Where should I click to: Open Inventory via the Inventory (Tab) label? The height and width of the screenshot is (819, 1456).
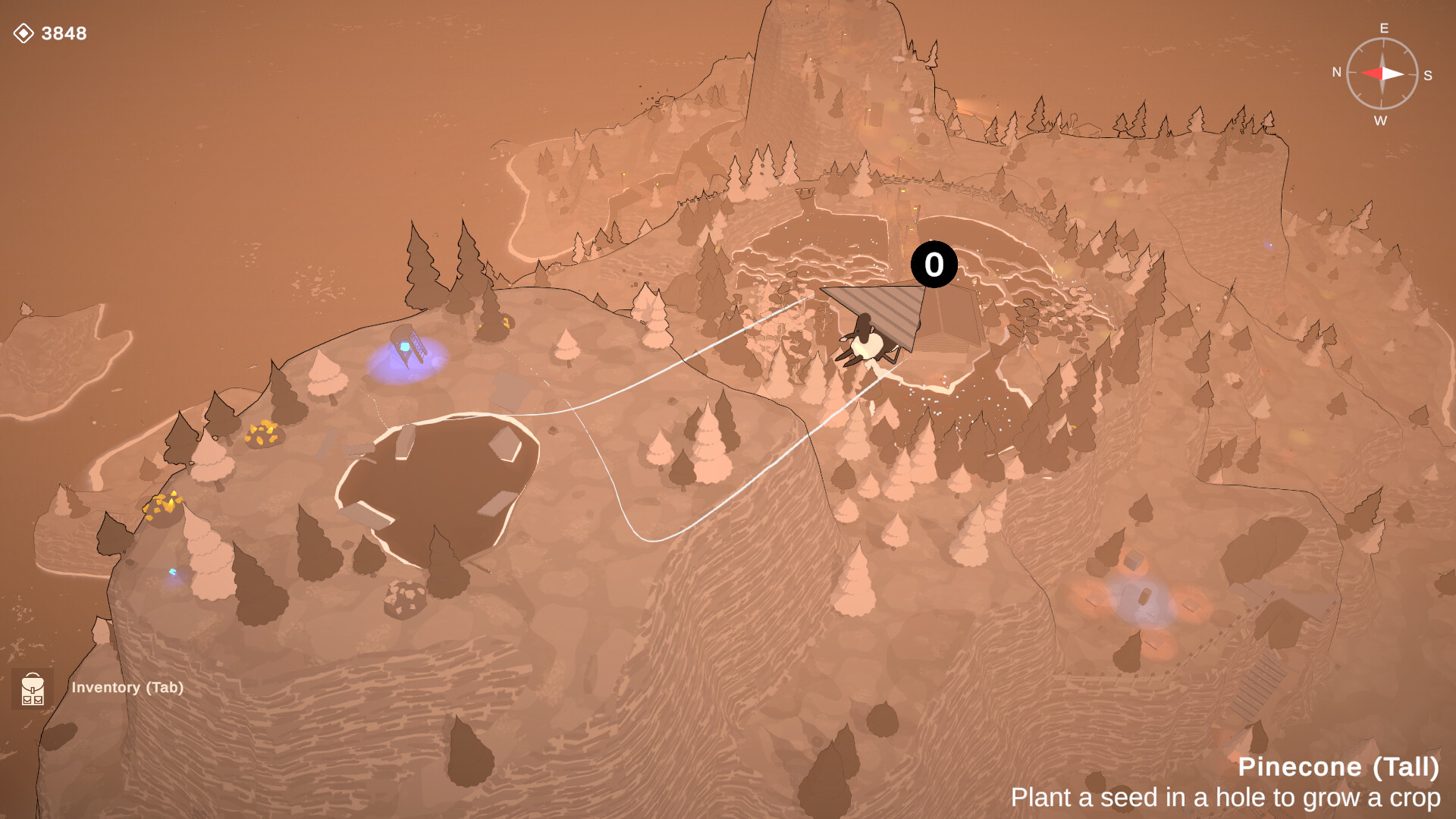127,688
